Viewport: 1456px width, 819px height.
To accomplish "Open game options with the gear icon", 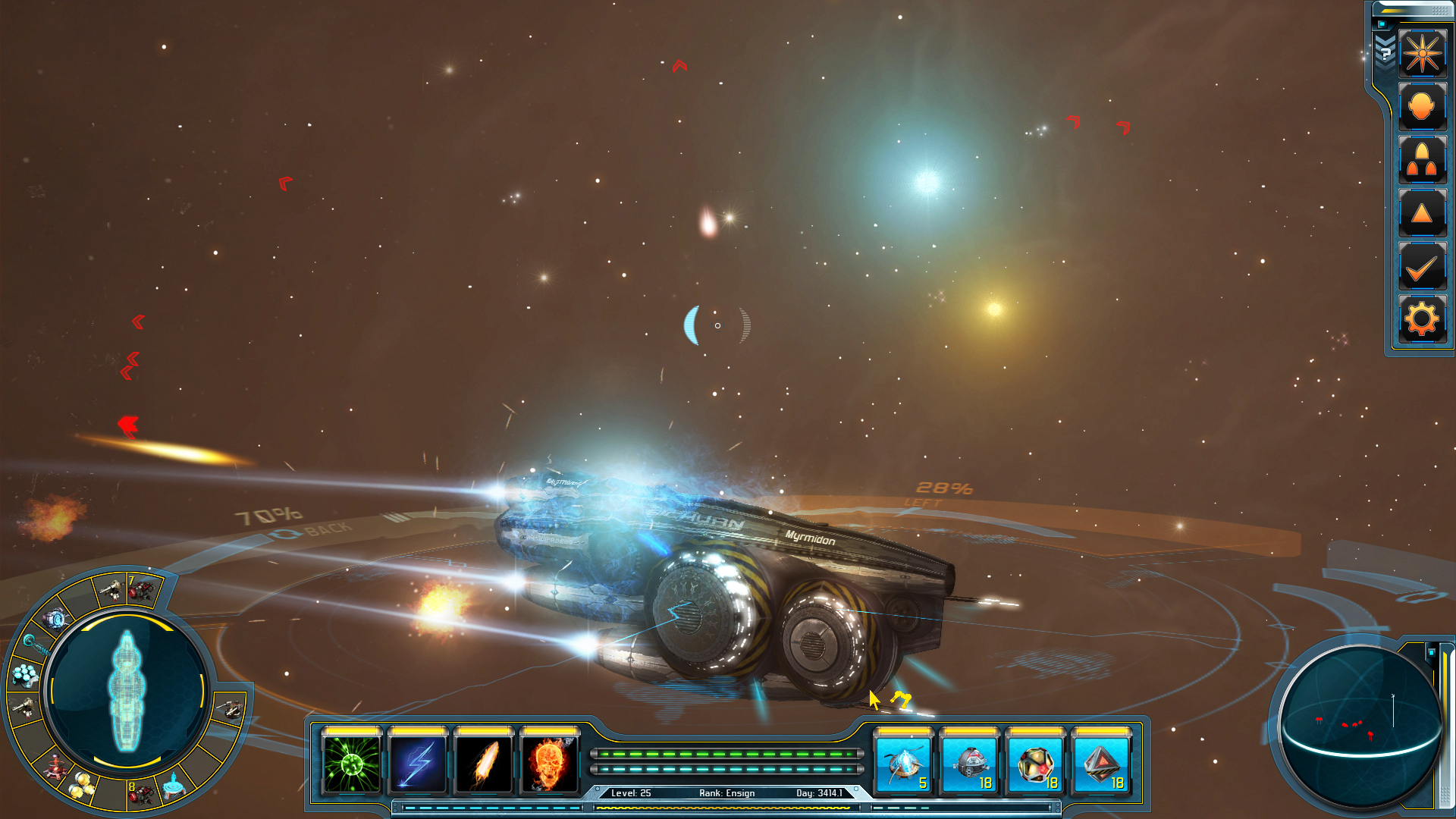I will (x=1423, y=318).
